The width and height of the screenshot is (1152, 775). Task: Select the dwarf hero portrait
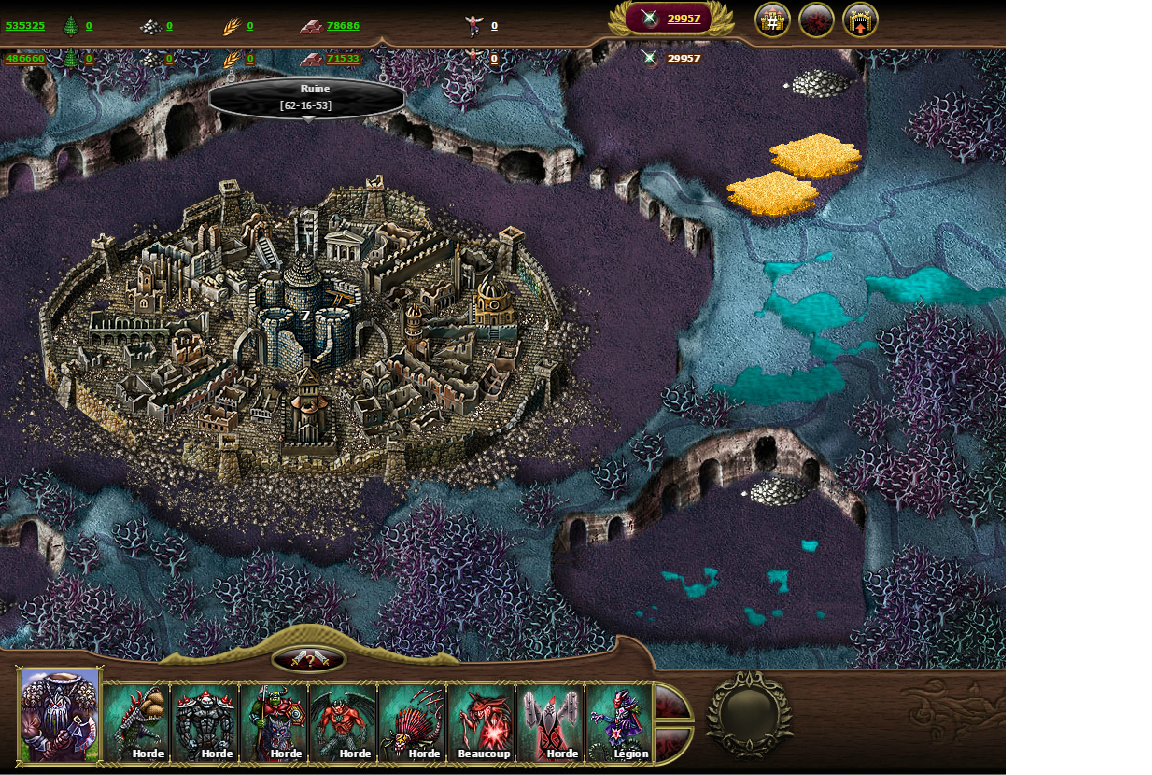pos(60,714)
